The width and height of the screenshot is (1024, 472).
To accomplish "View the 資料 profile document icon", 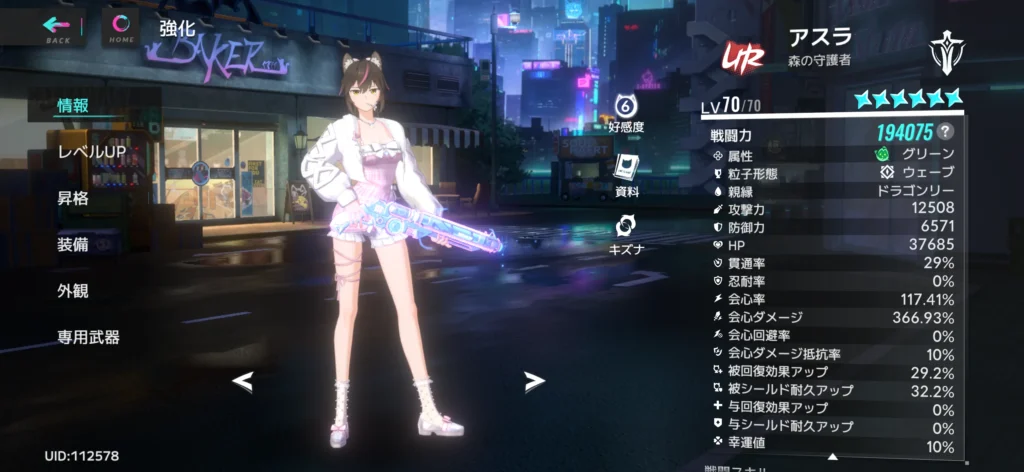I will click(626, 172).
